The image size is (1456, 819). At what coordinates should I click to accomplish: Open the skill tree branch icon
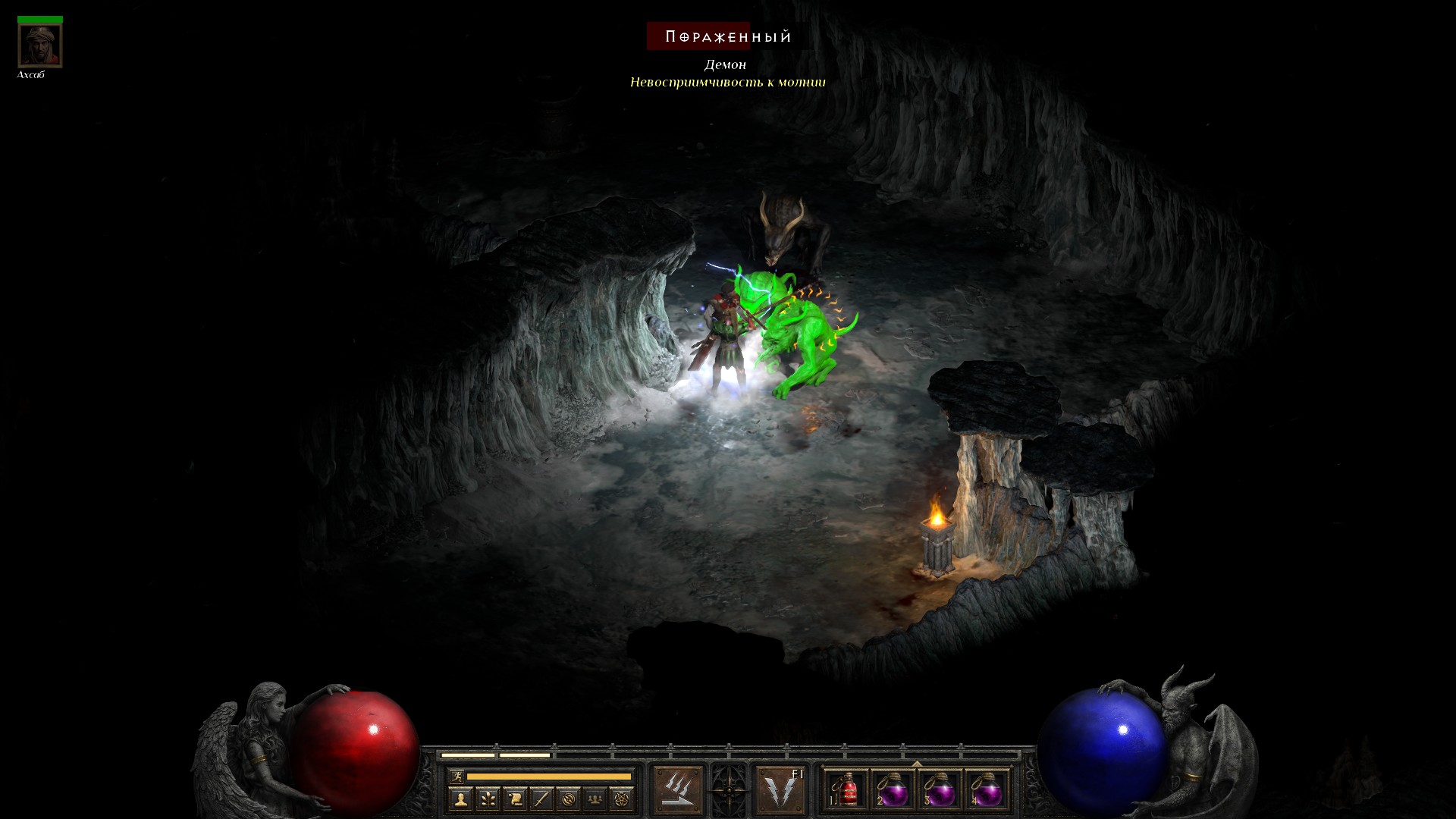[x=488, y=799]
